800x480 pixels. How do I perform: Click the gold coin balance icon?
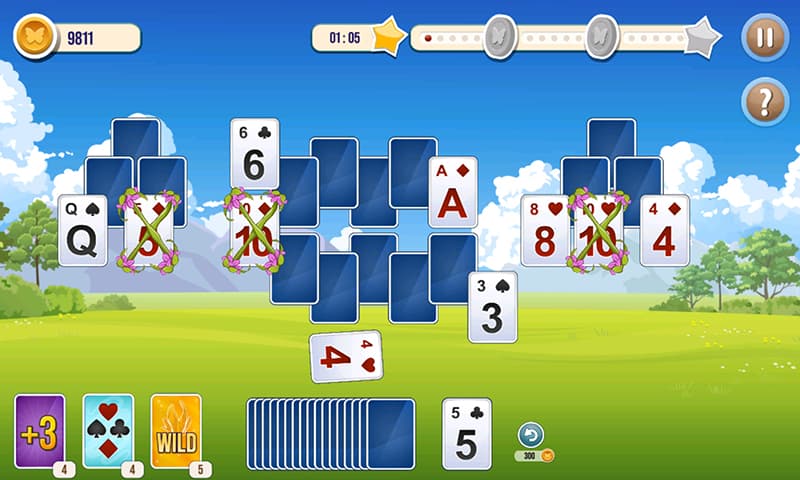click(33, 38)
